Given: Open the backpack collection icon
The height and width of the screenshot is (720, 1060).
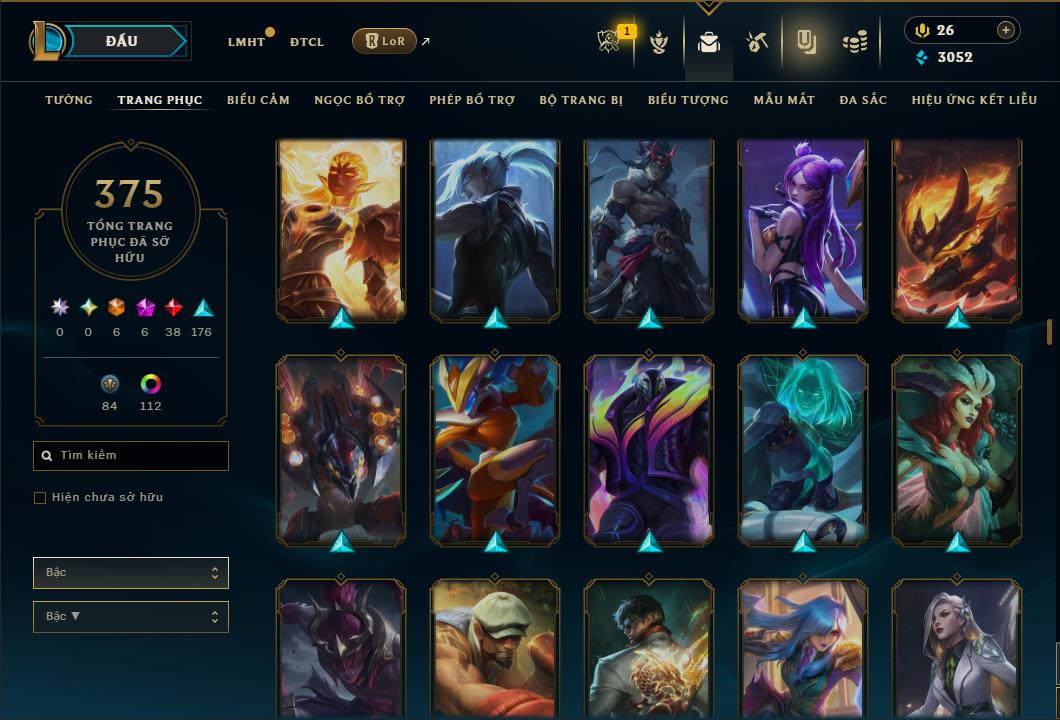Looking at the screenshot, I should (709, 42).
